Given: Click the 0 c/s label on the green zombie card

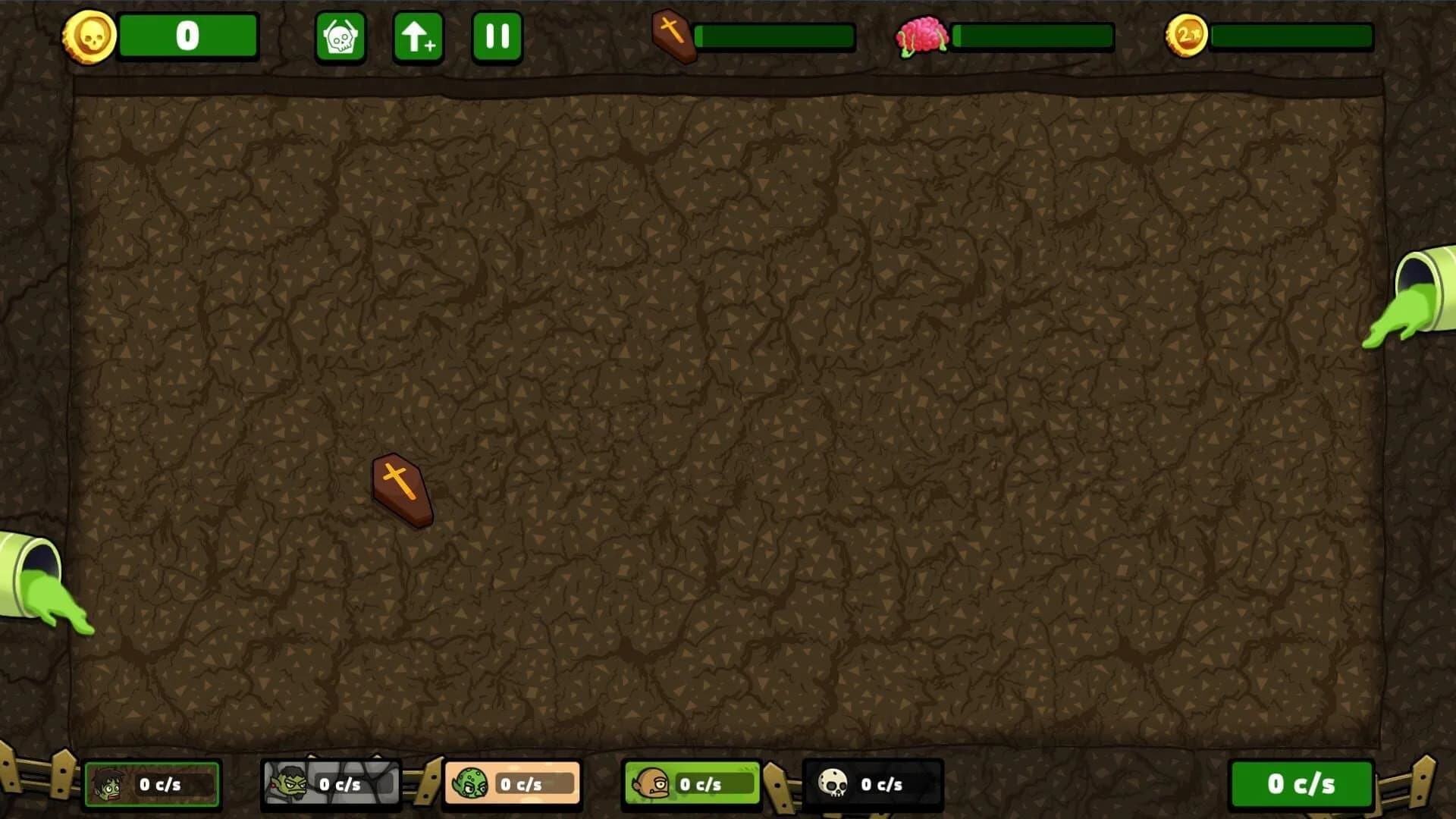Looking at the screenshot, I should click(x=162, y=786).
